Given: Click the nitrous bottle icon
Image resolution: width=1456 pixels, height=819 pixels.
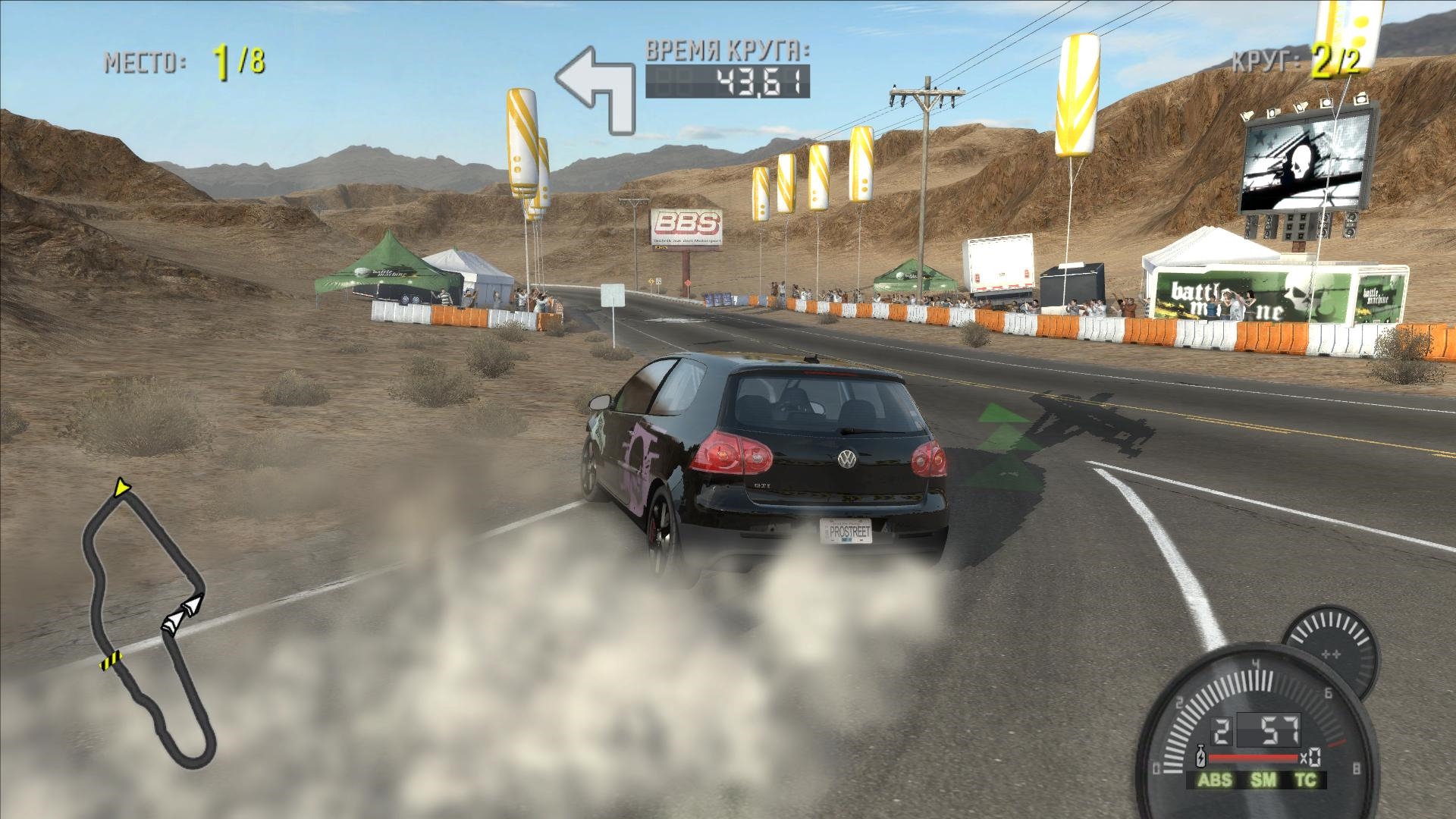Looking at the screenshot, I should pos(1200,758).
